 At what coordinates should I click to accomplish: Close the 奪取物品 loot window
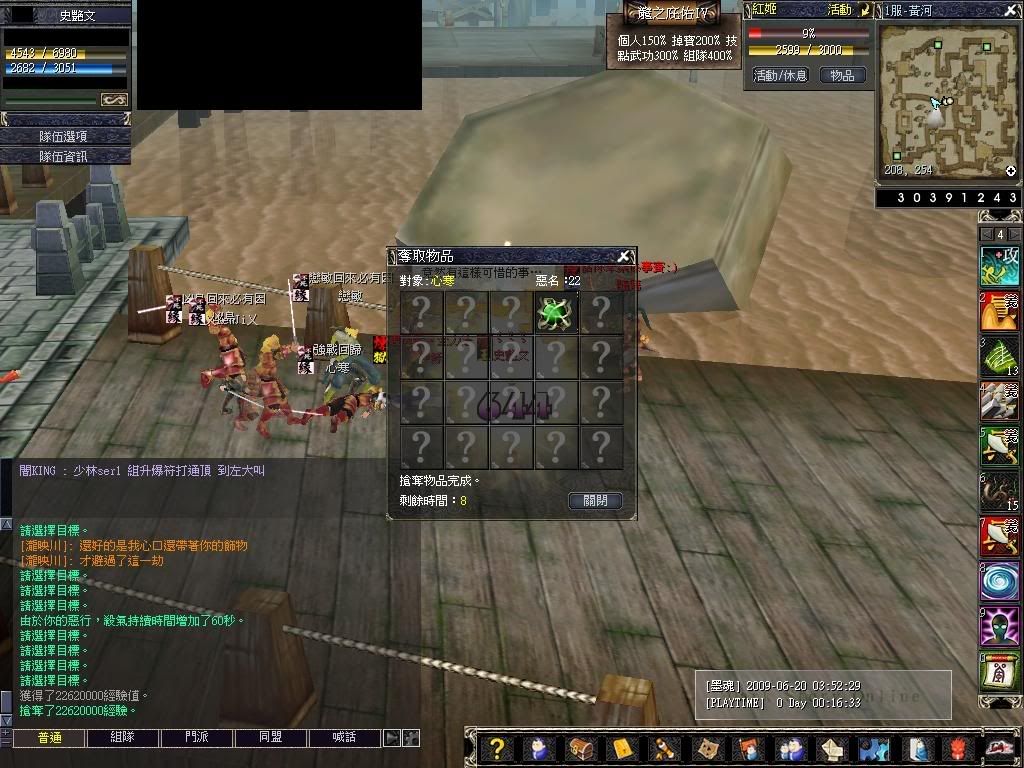click(624, 256)
